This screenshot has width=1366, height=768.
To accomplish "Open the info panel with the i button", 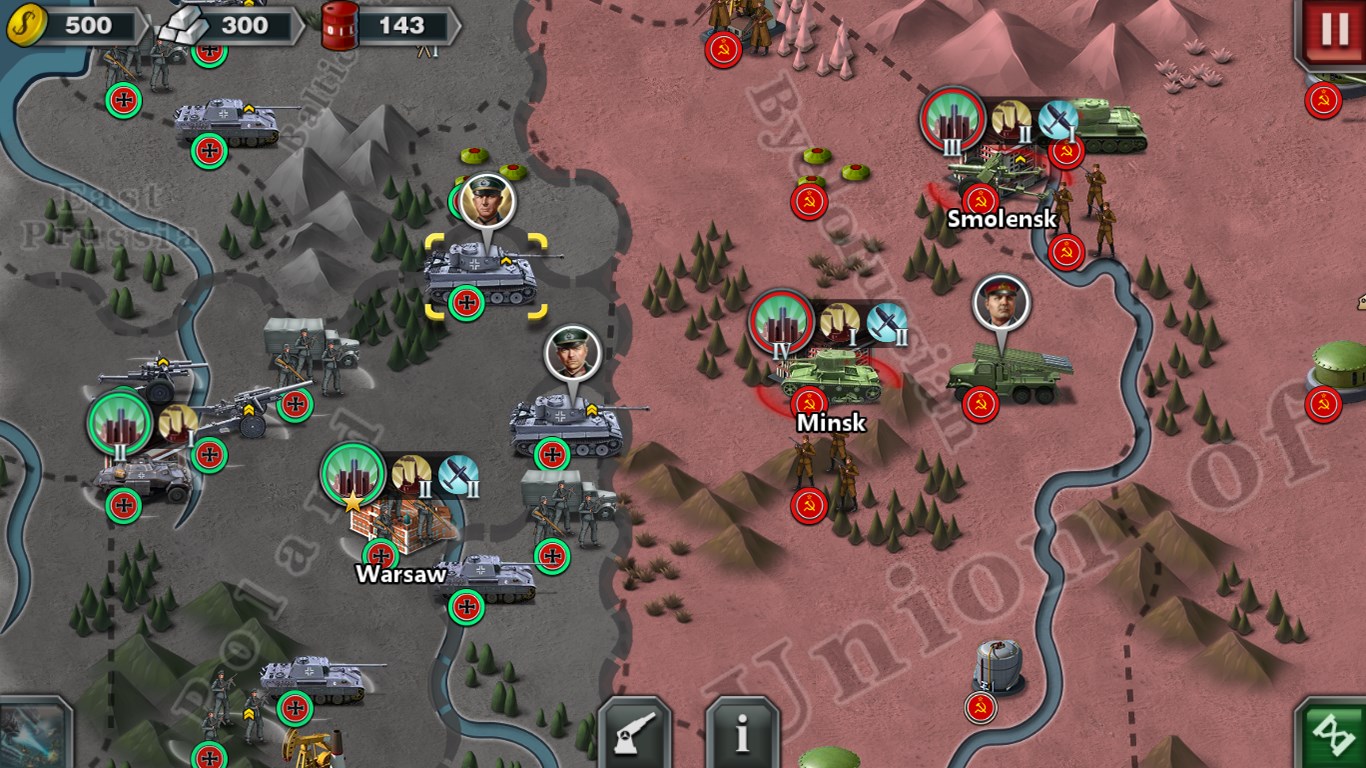I will [x=742, y=735].
